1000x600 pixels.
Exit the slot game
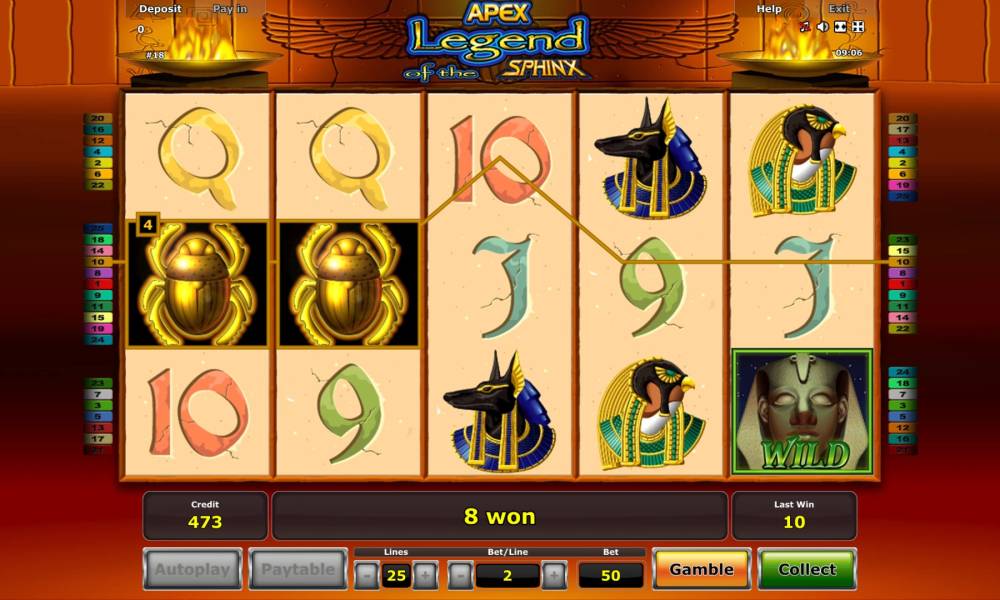(839, 9)
